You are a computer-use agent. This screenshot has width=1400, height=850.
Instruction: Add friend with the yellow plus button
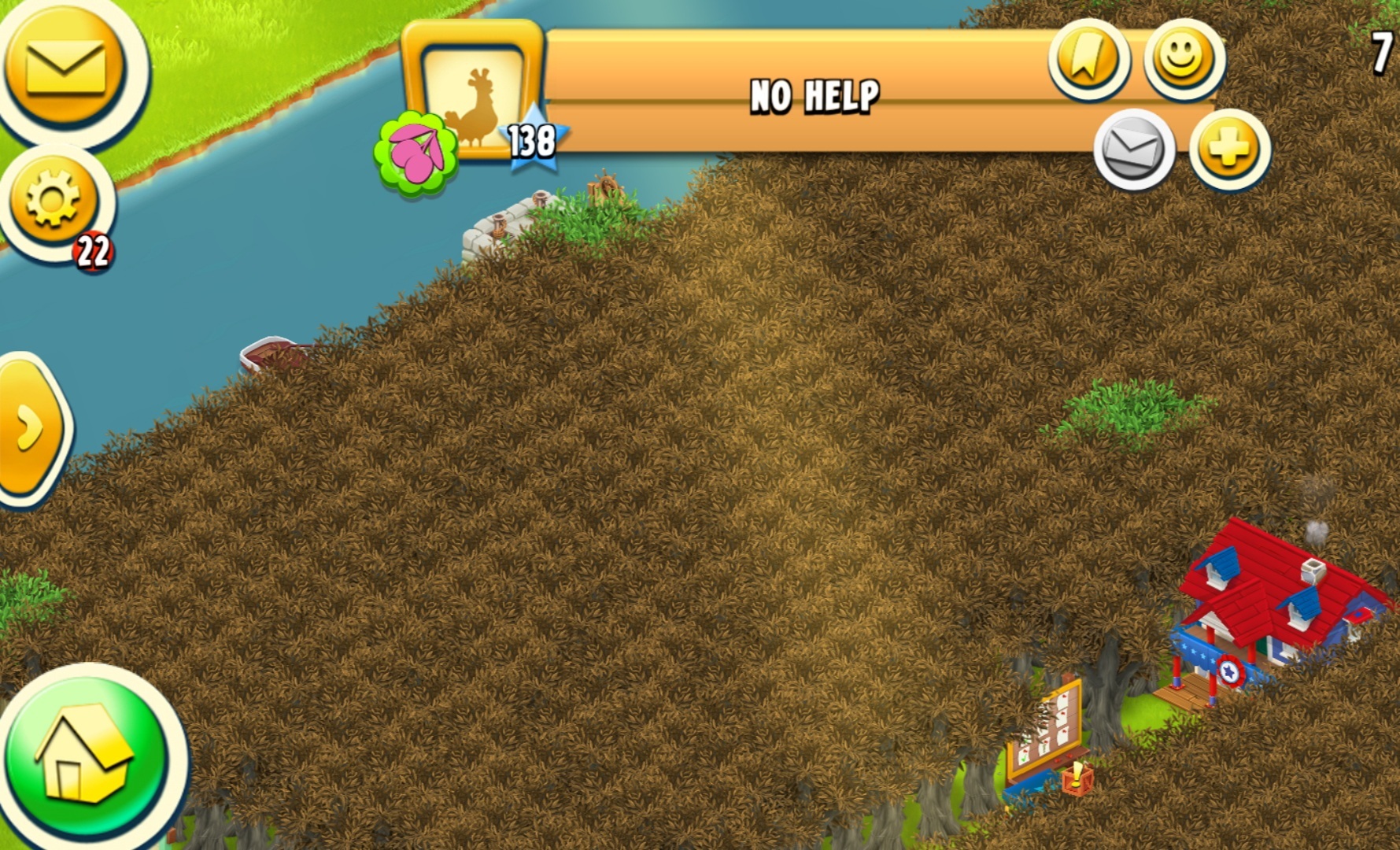pos(1228,148)
